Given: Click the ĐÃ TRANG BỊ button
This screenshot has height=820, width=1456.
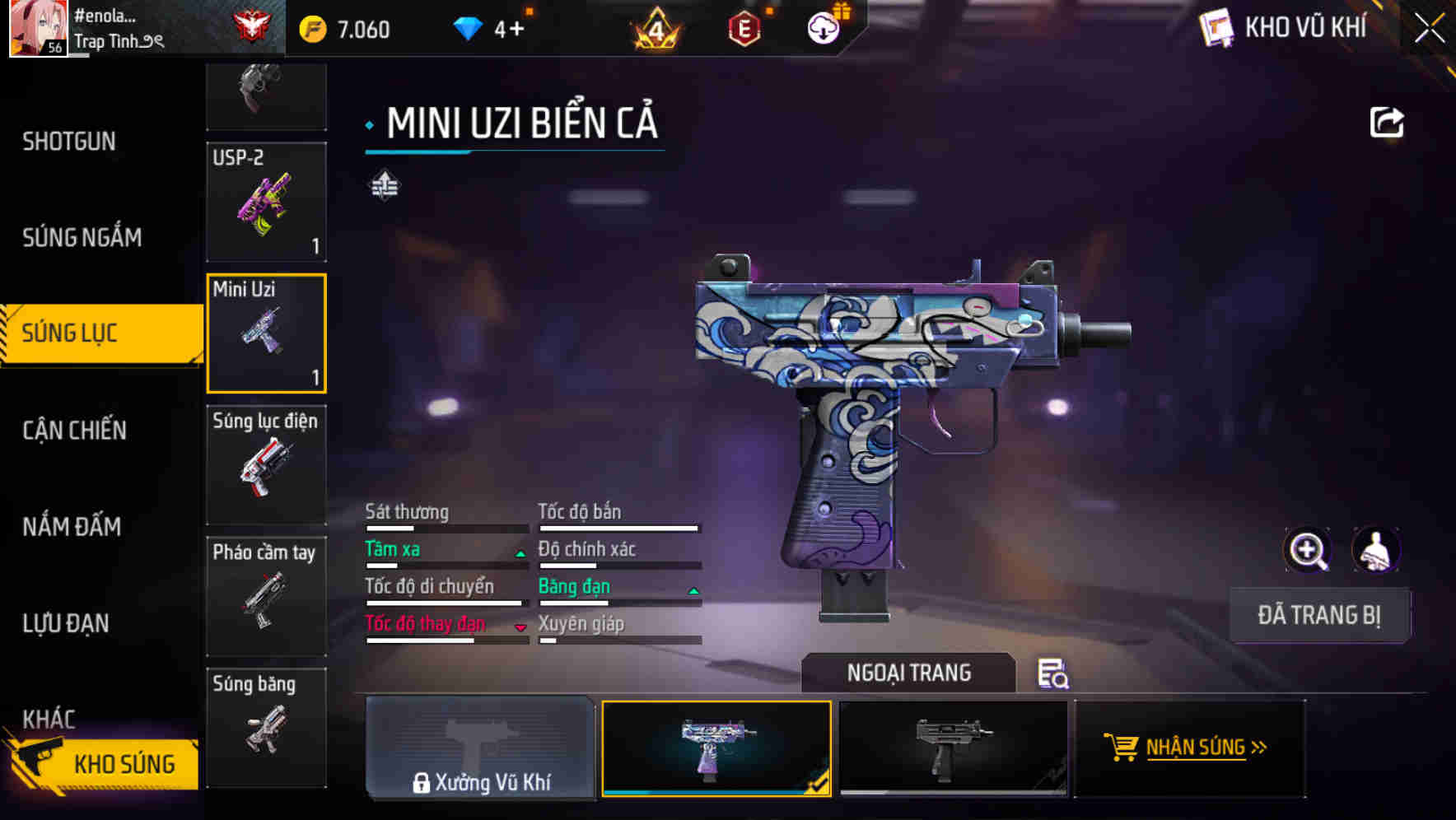Looking at the screenshot, I should coord(1318,615).
